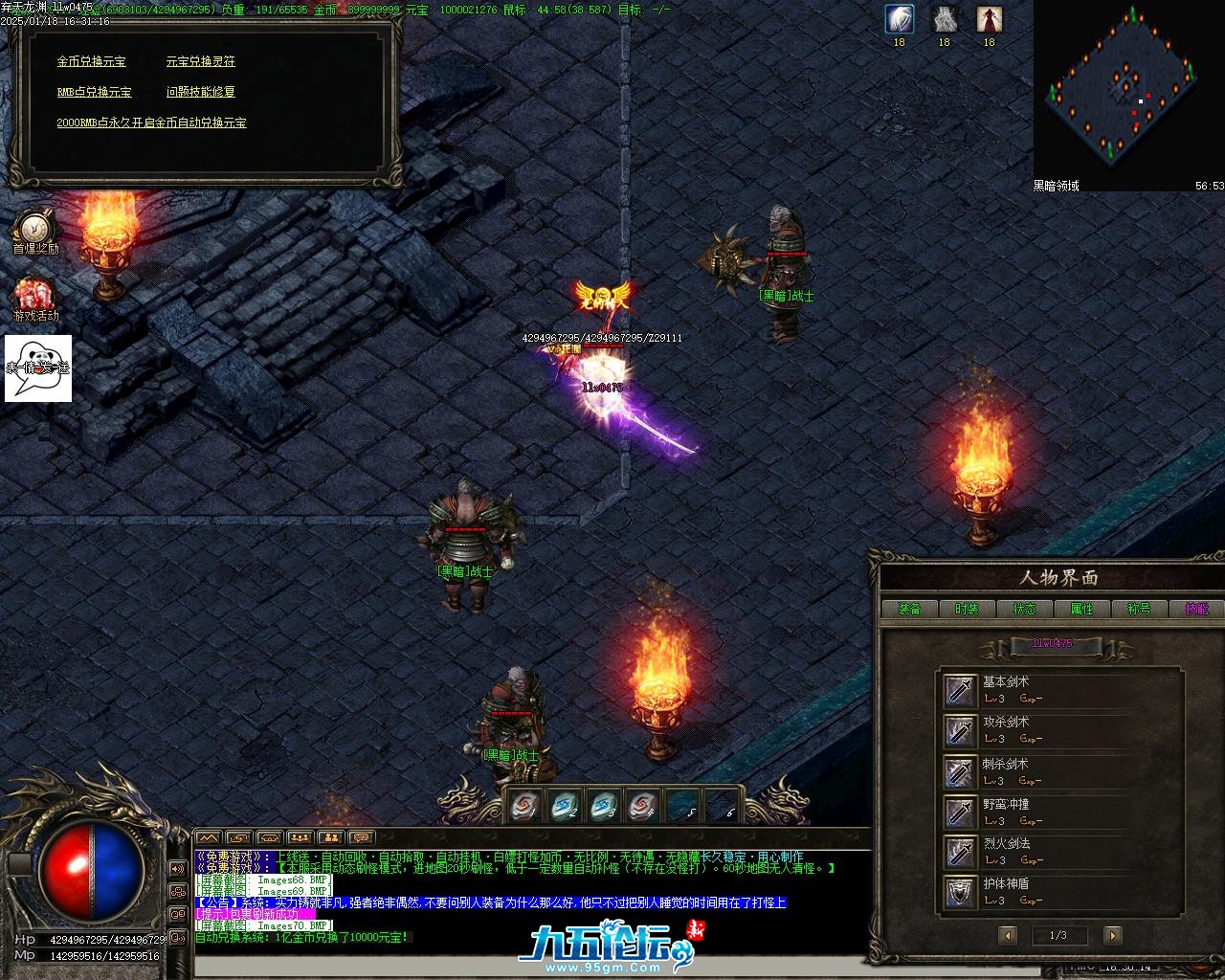1225x980 pixels.
Task: Choose the 护体神盾 shield skill icon
Action: [960, 892]
